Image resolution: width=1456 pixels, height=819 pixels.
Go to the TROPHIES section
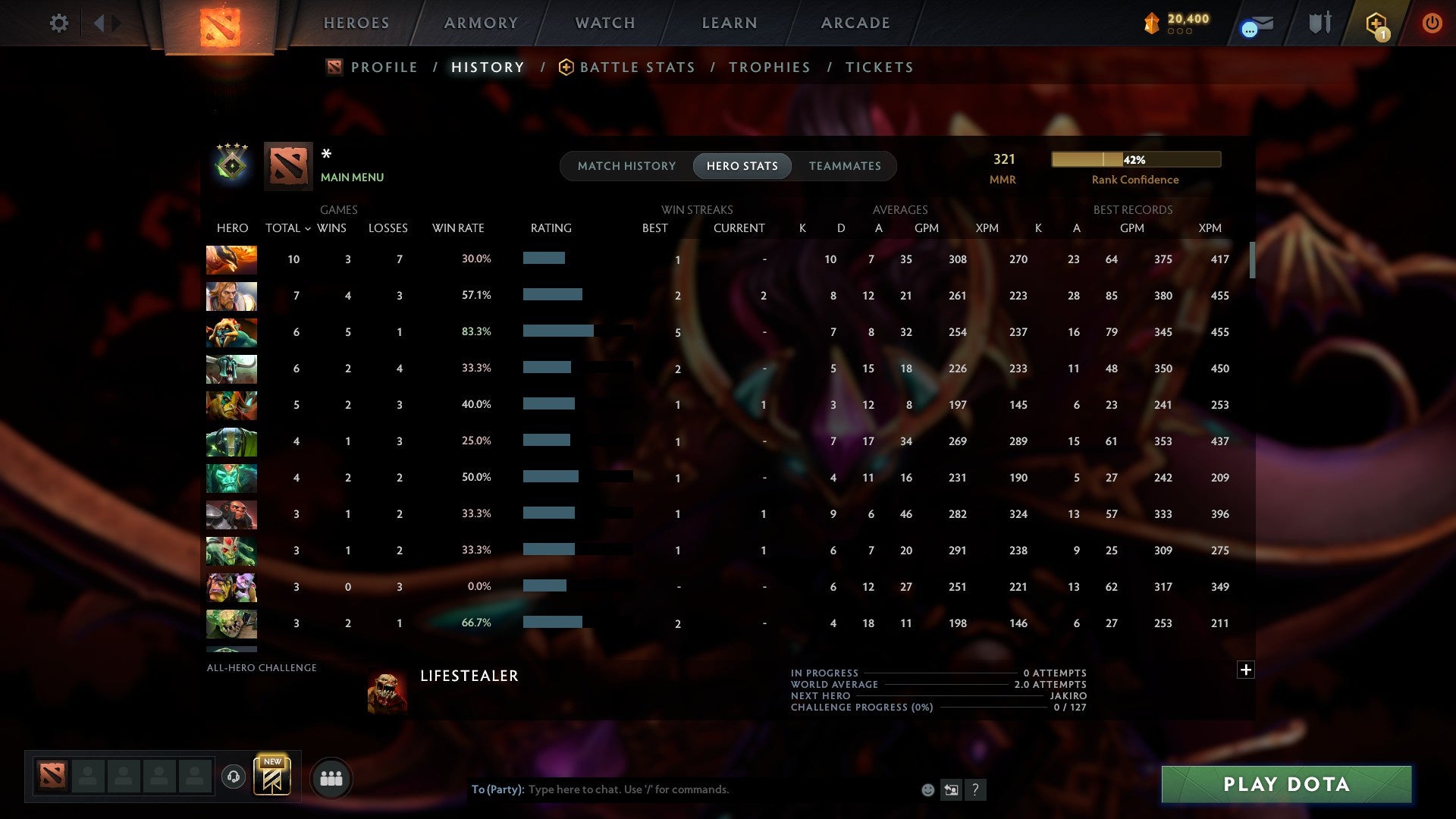(x=769, y=67)
